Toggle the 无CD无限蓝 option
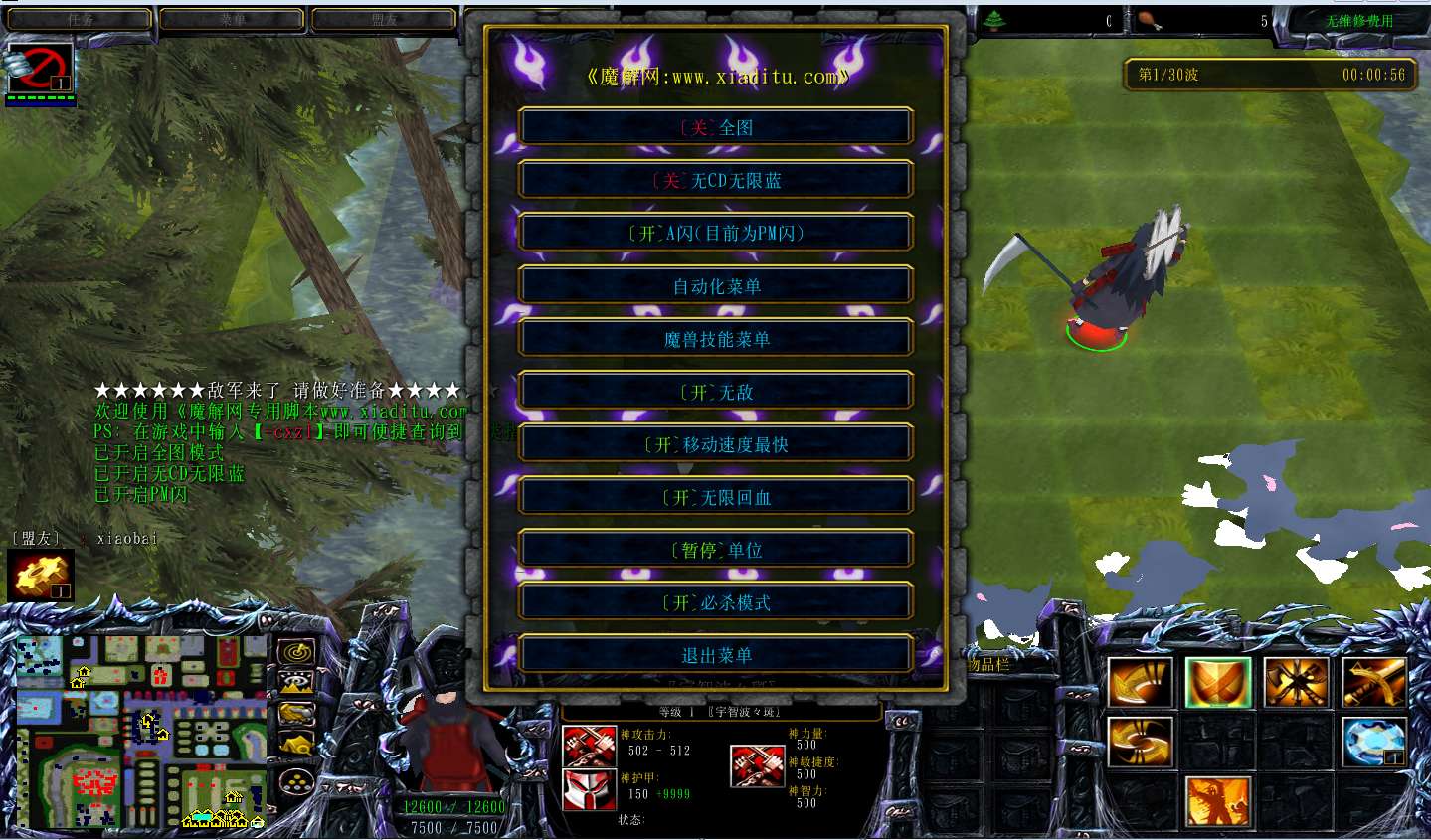 pyautogui.click(x=715, y=180)
